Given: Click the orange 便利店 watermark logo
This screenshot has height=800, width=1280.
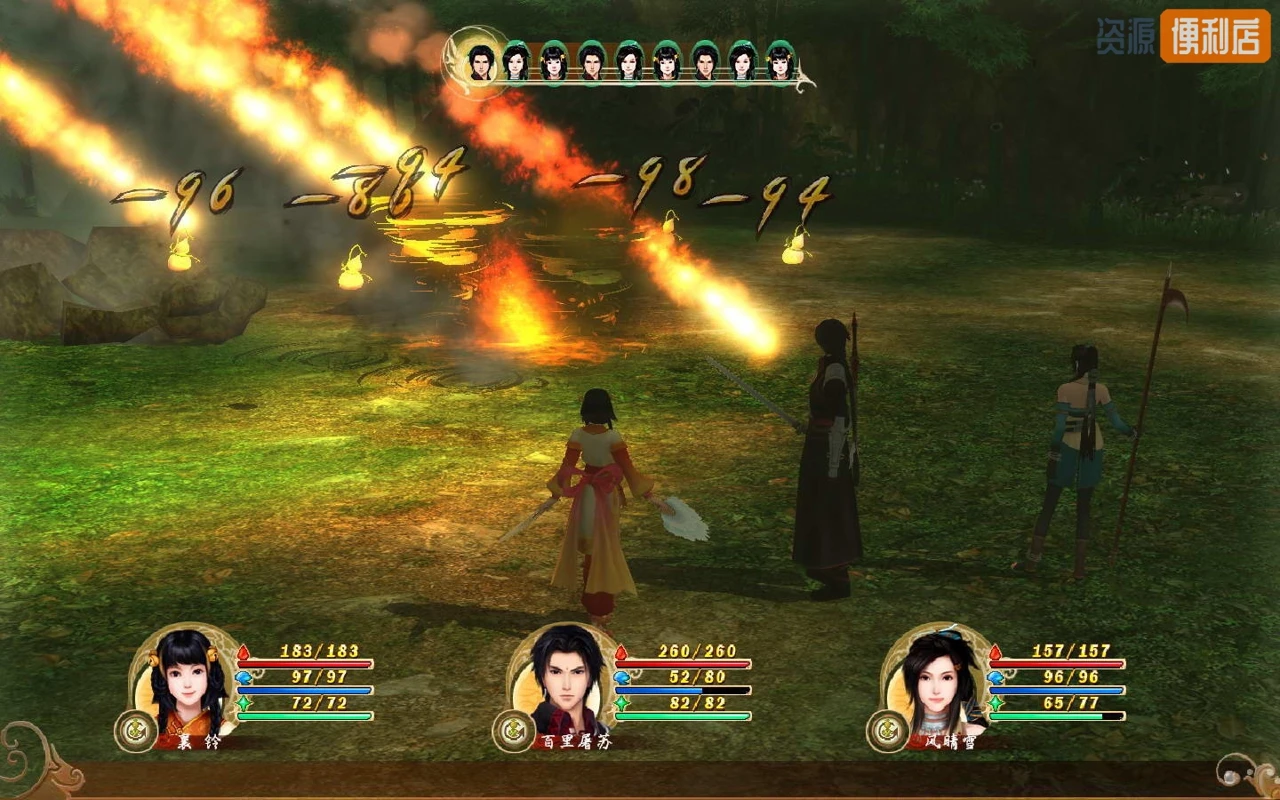Looking at the screenshot, I should tap(1214, 36).
